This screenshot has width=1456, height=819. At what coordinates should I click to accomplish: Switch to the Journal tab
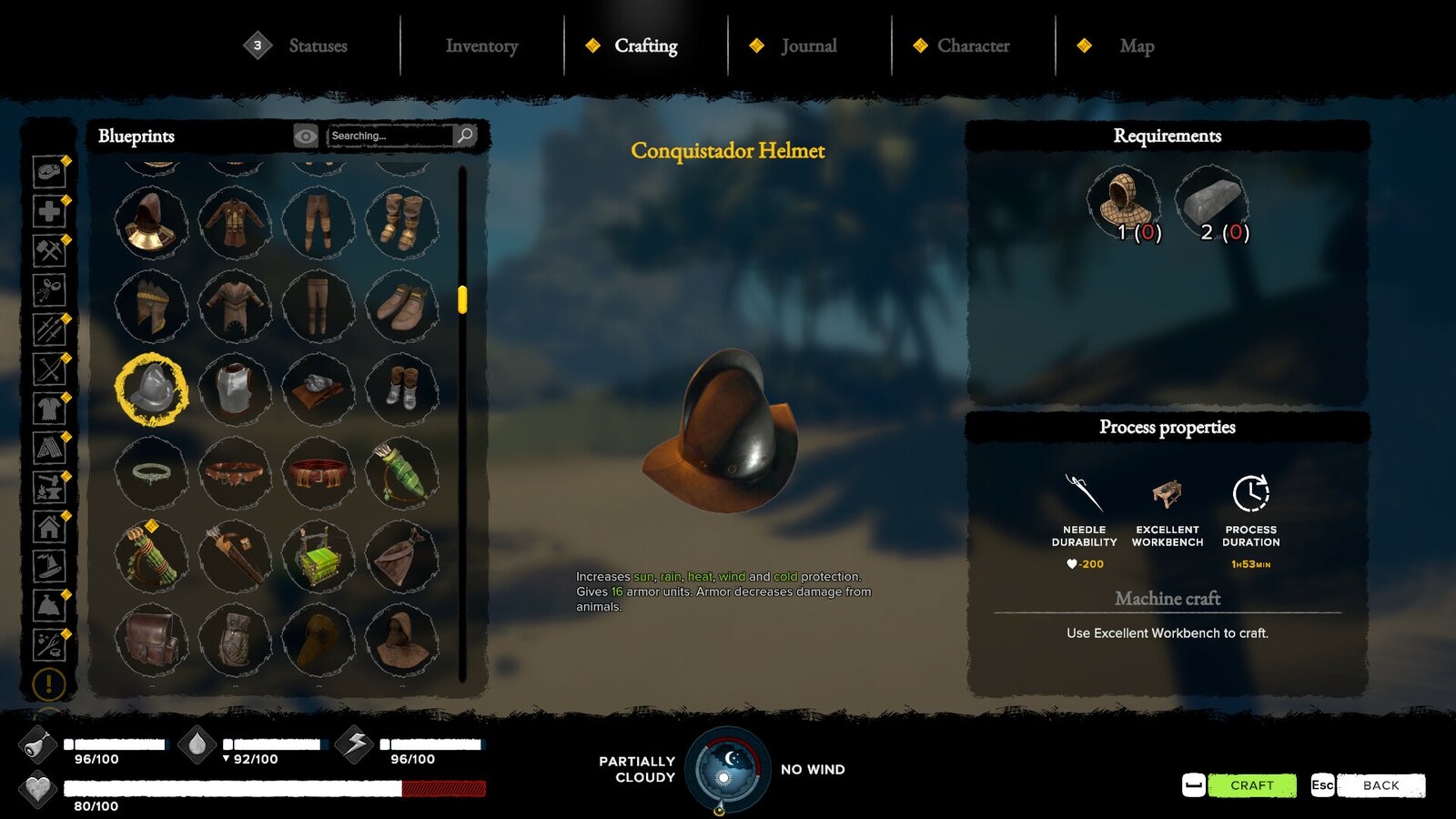808,45
